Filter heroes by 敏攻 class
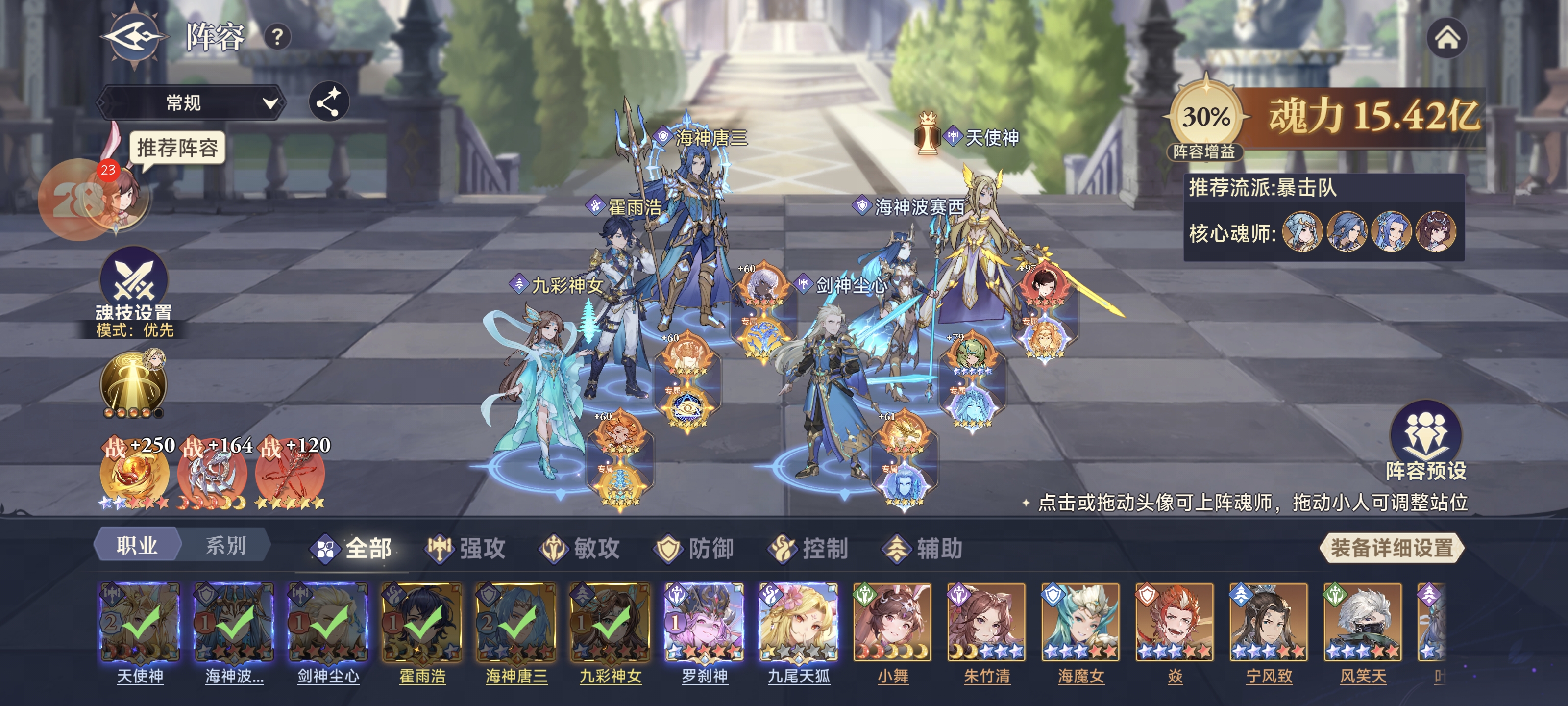This screenshot has width=1568, height=706. pos(581,548)
